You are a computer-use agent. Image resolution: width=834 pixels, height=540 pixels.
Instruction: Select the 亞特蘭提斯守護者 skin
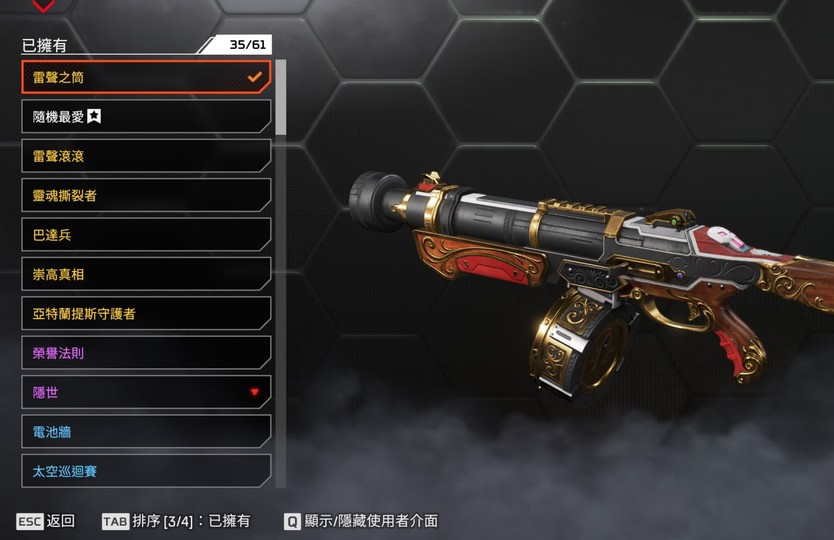click(146, 313)
